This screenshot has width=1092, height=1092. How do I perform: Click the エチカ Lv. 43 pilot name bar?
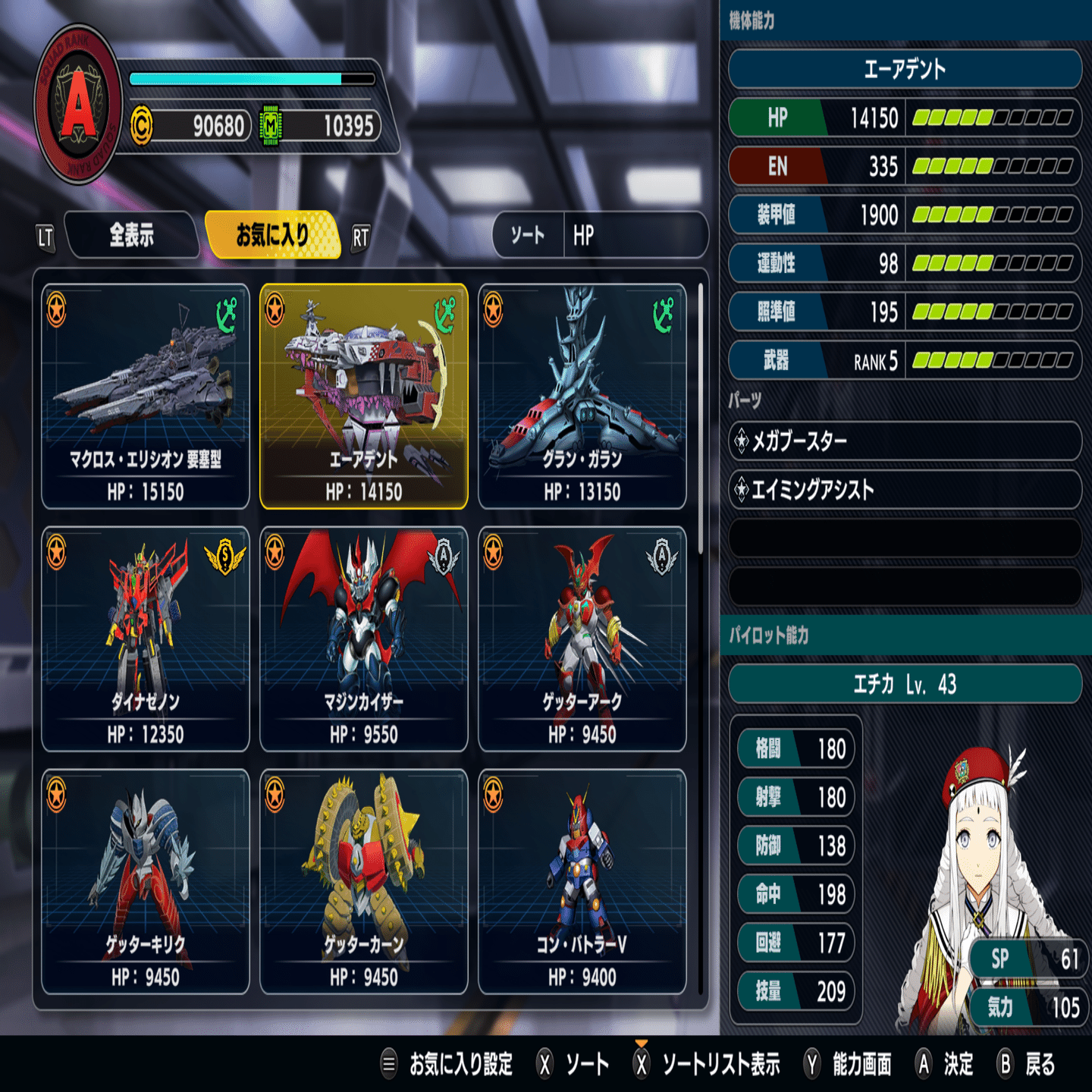904,684
